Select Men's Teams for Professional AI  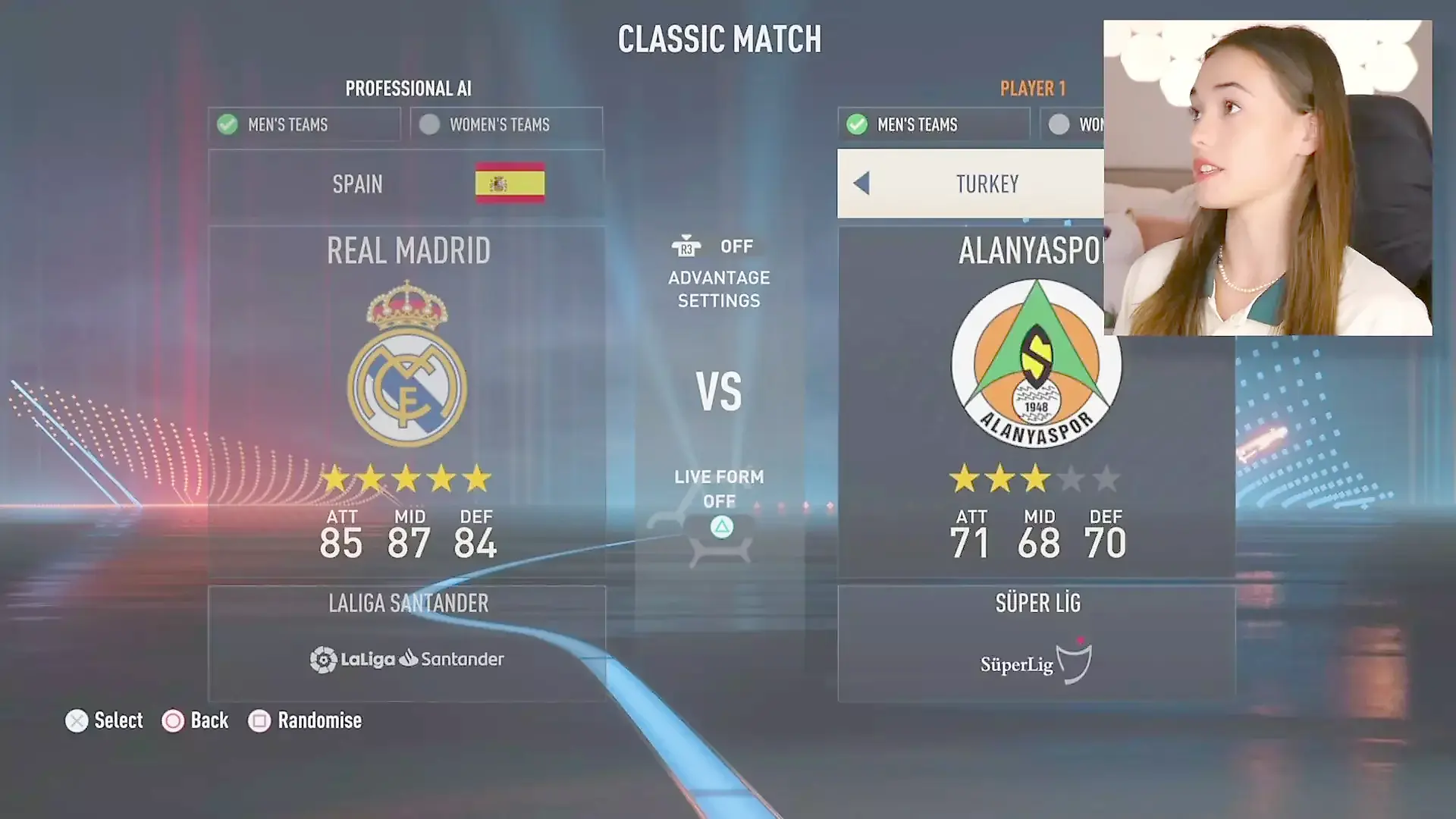coord(304,124)
